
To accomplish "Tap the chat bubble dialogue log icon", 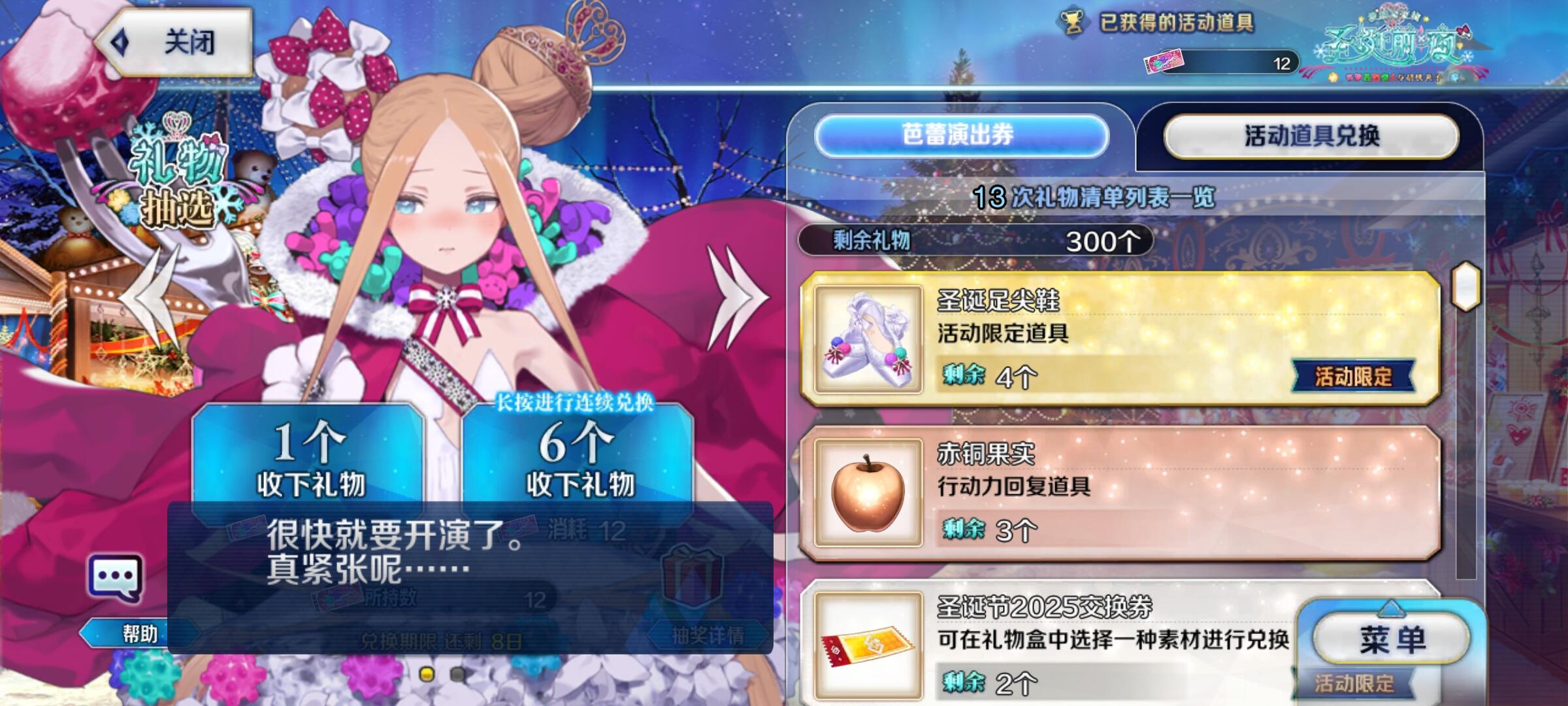I will [115, 579].
